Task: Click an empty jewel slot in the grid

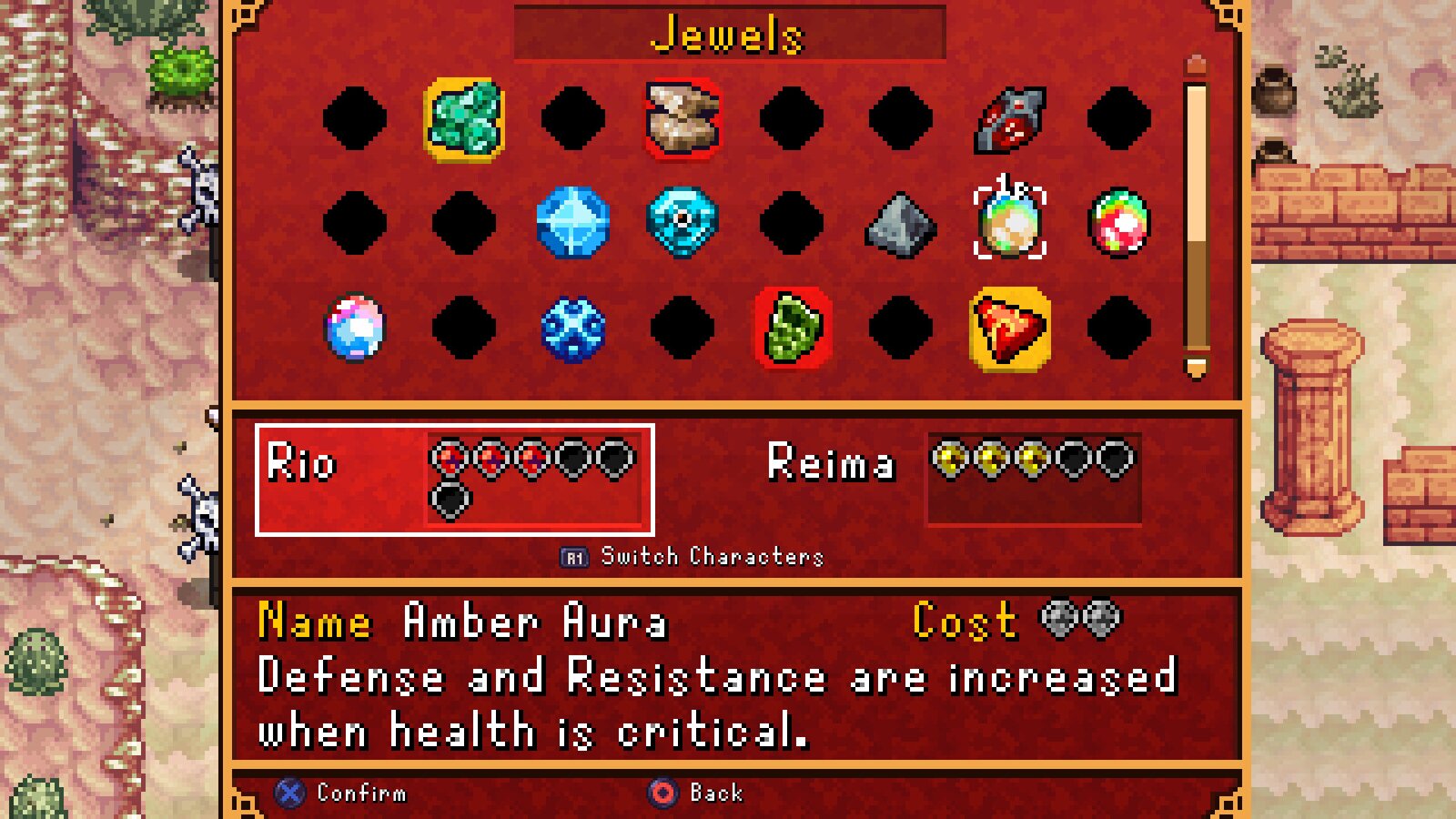Action: [x=355, y=118]
